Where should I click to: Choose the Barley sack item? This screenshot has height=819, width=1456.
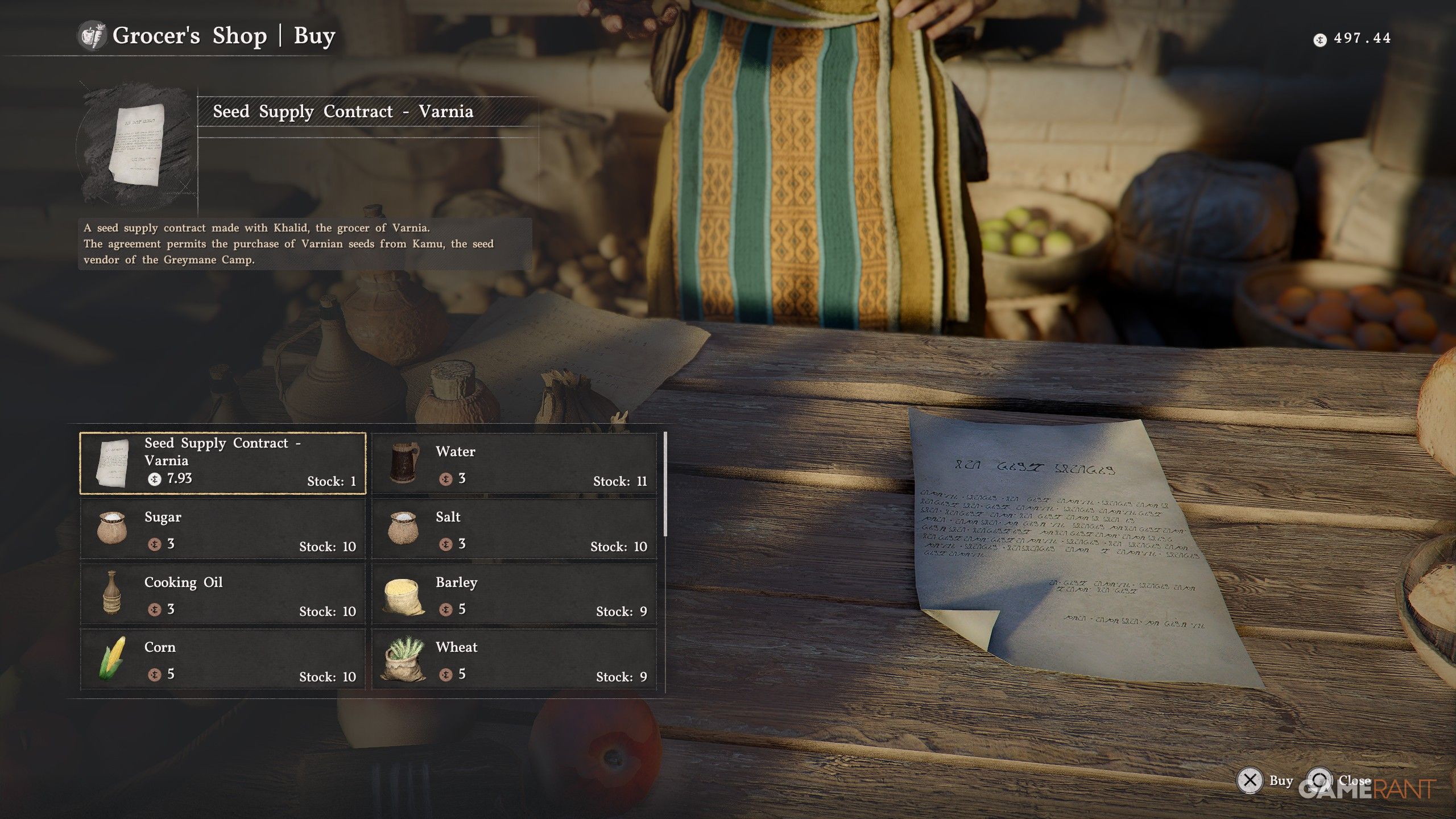[x=514, y=594]
